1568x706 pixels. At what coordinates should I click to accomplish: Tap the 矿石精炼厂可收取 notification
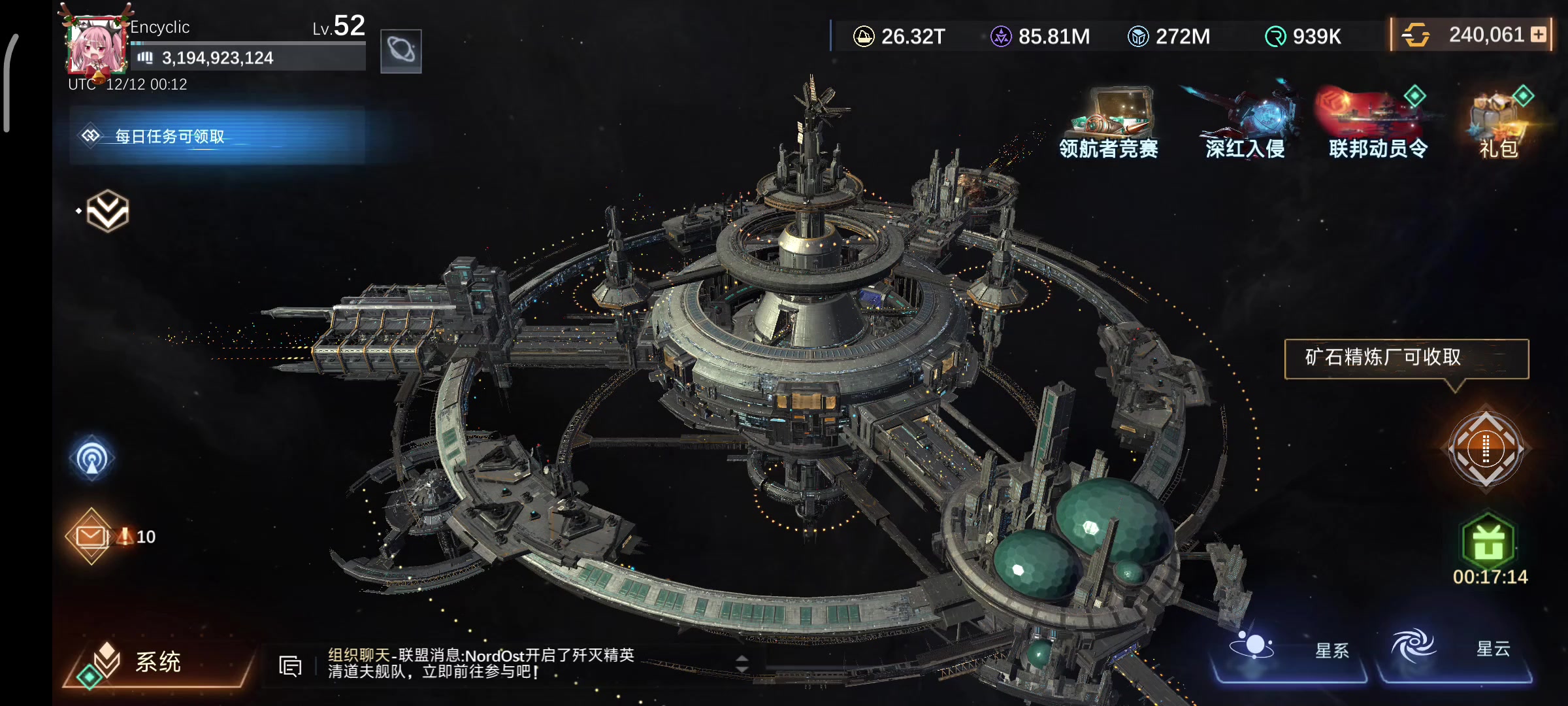1406,358
